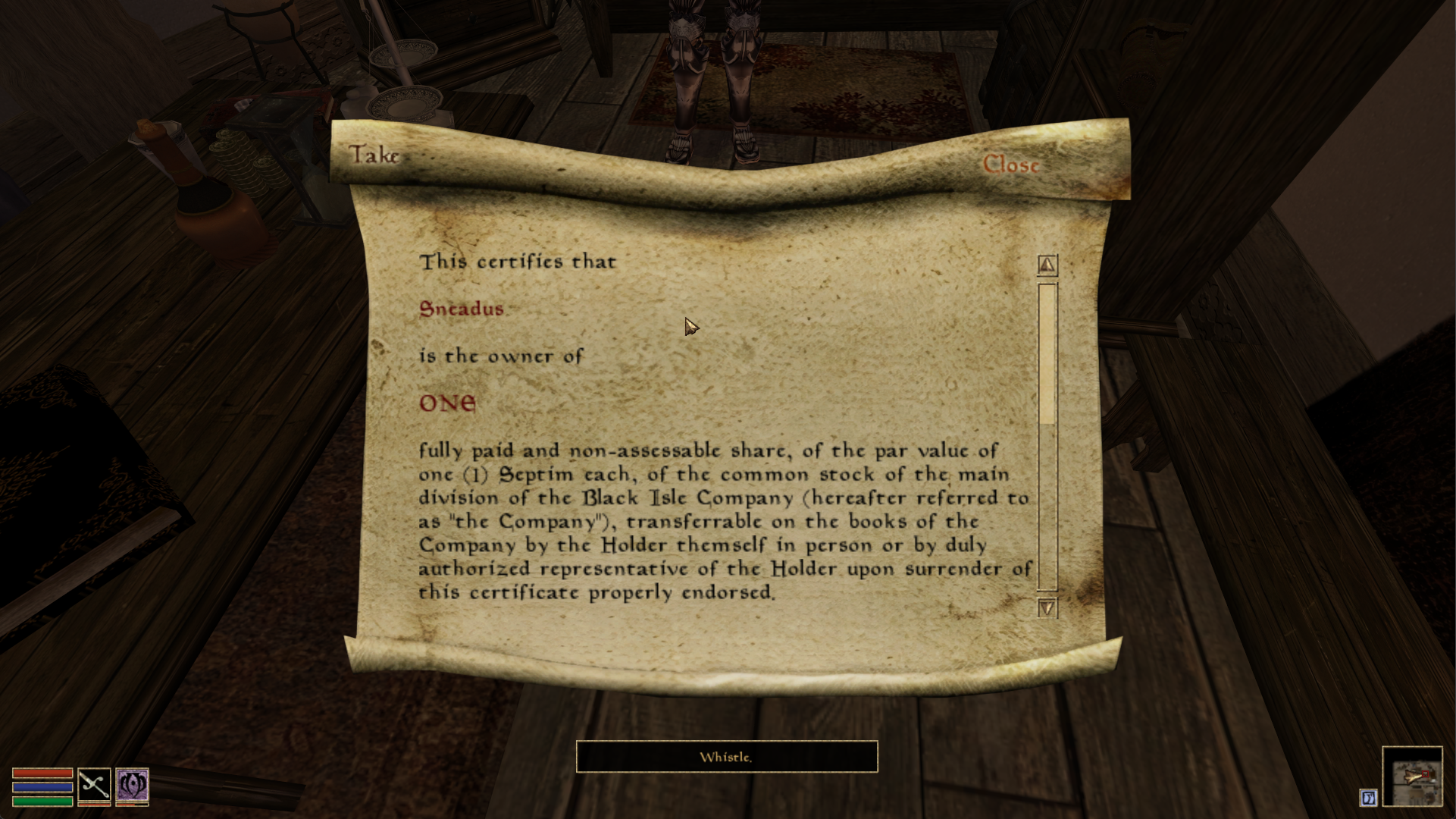
Task: Select the active magic spell icon
Action: coord(132,785)
